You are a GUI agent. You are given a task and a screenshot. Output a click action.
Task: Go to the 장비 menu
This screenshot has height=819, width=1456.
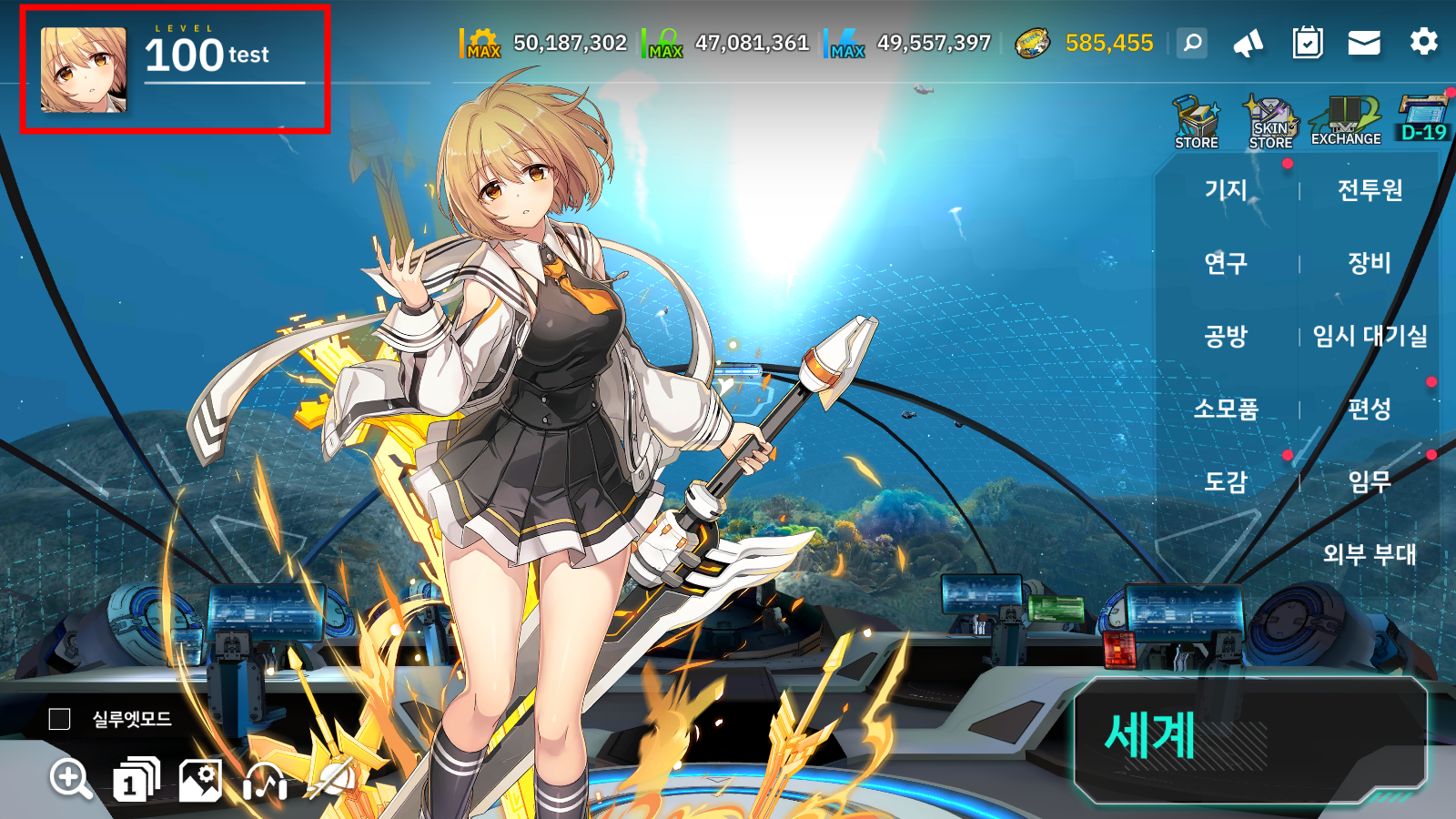[x=1370, y=263]
